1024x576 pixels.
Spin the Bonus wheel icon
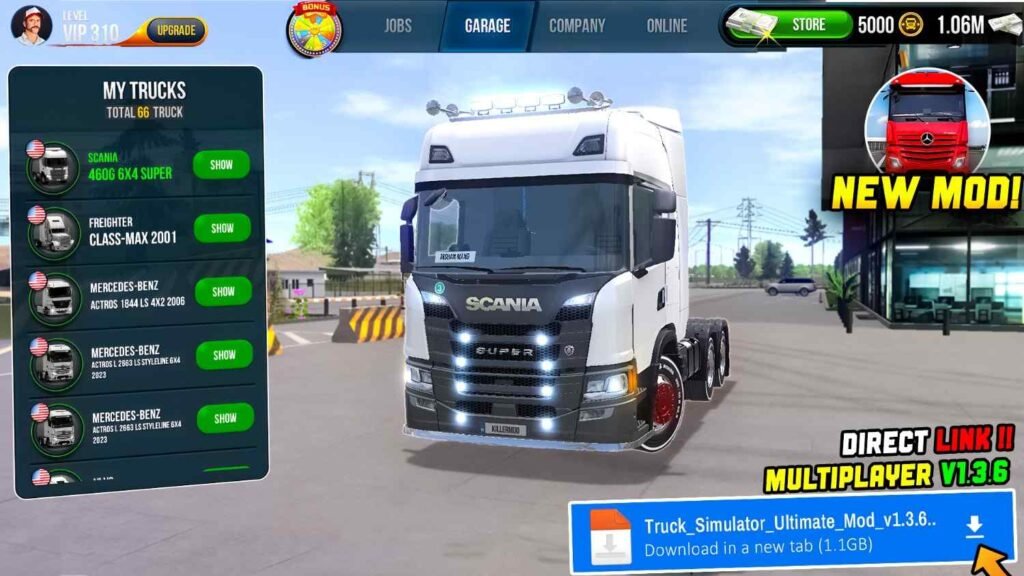click(x=314, y=29)
